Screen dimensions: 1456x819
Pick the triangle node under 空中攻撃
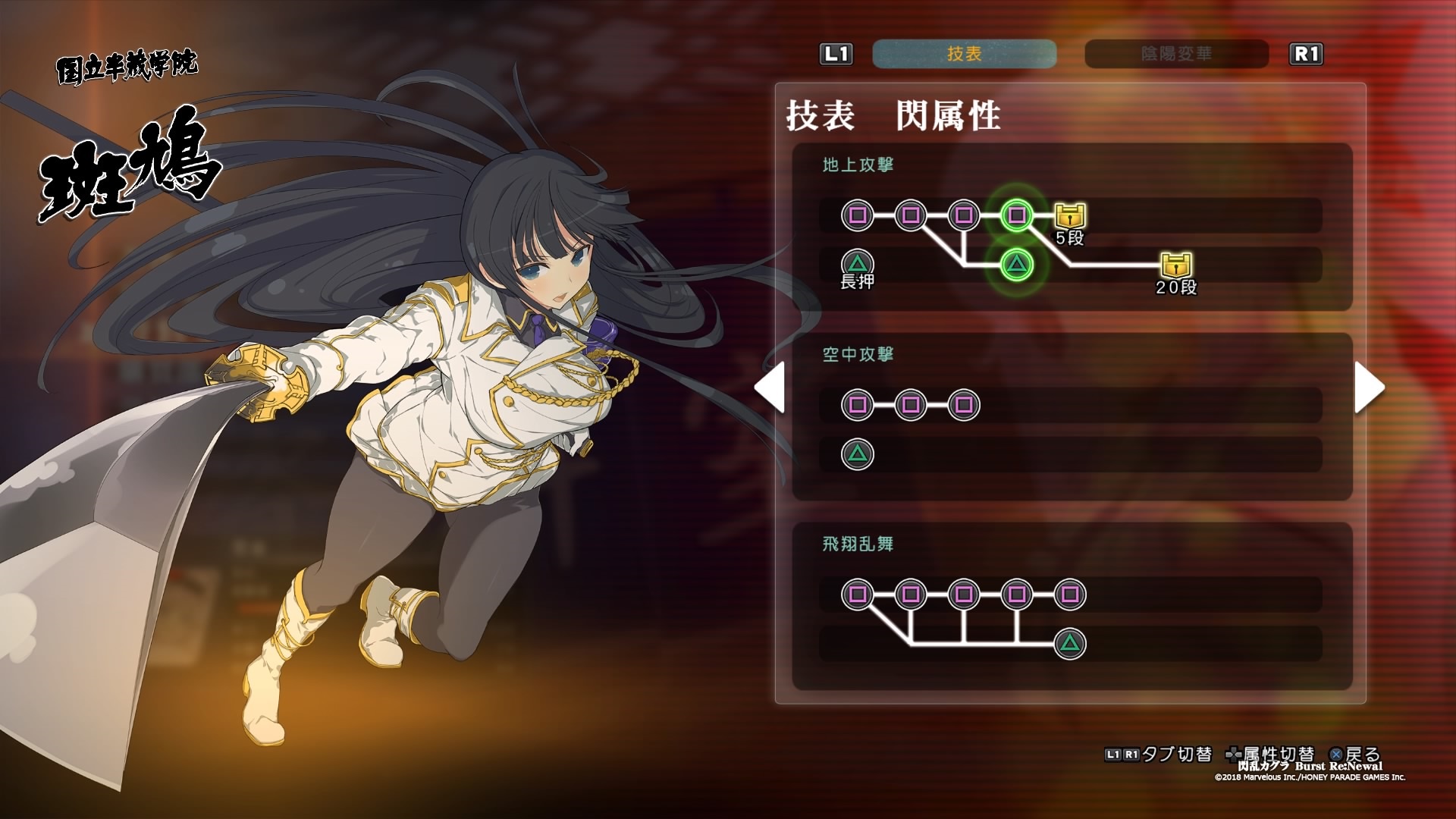click(858, 454)
